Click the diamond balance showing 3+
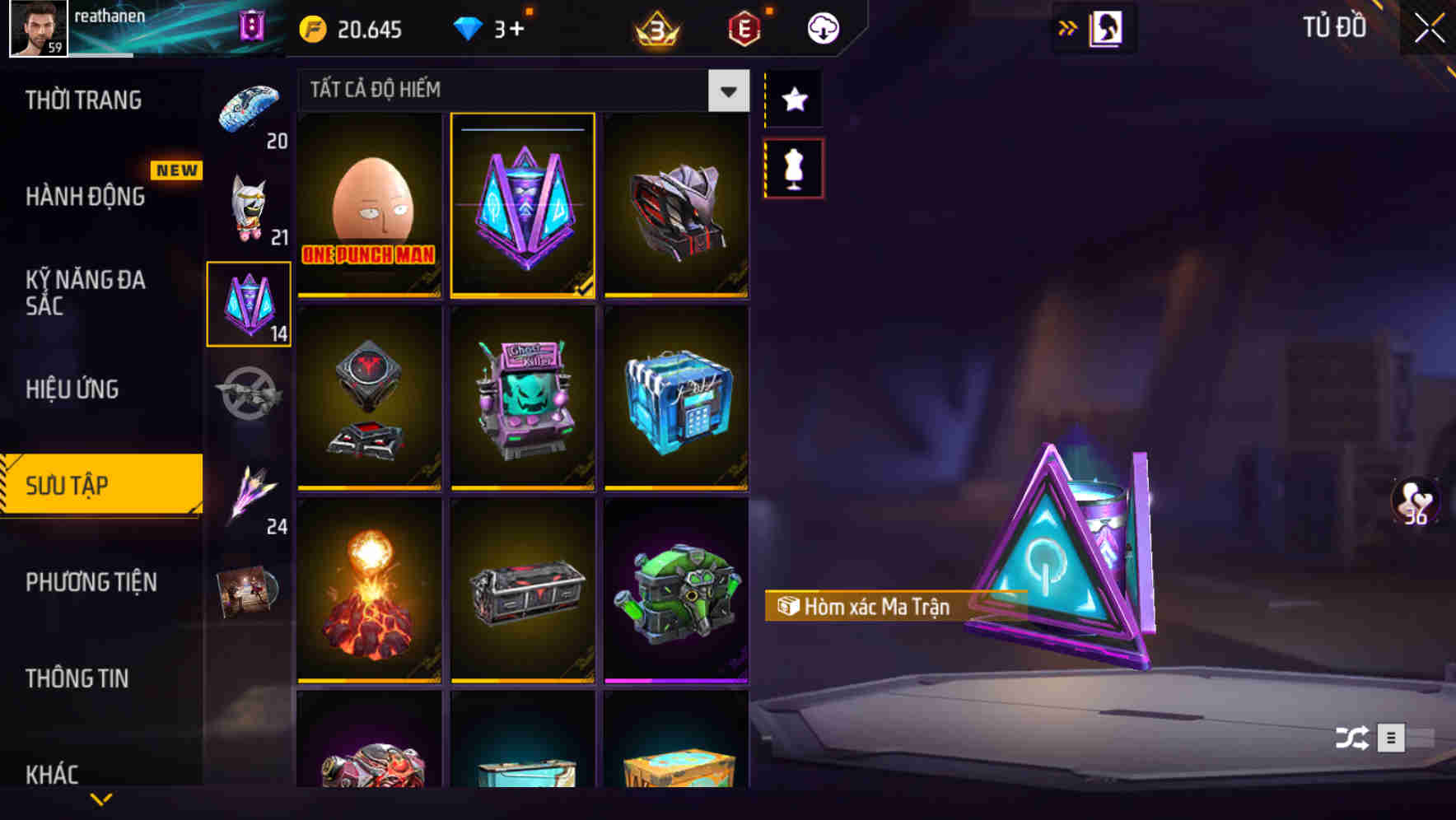Image resolution: width=1456 pixels, height=820 pixels. click(x=494, y=27)
